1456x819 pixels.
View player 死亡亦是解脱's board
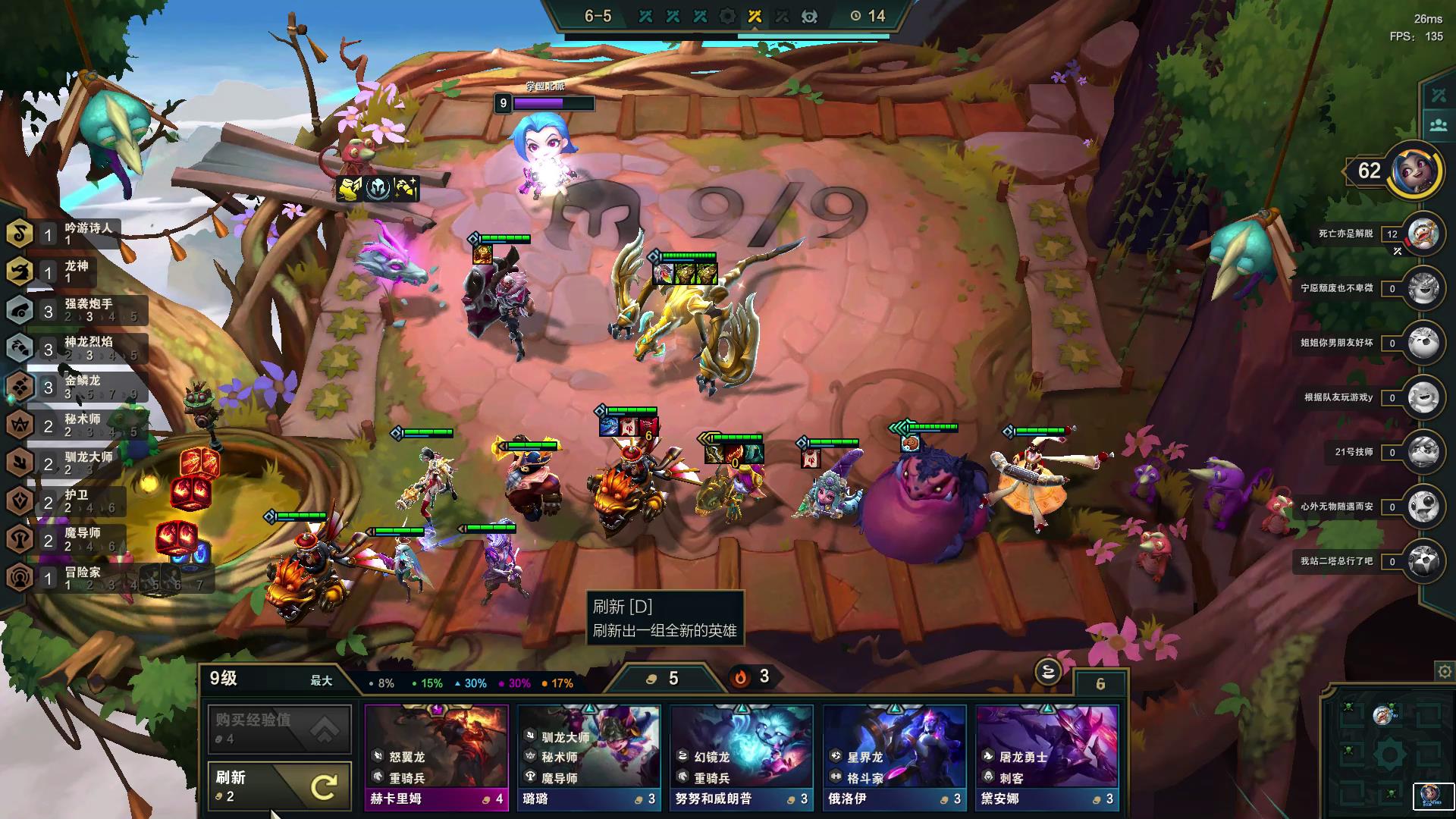(1423, 234)
